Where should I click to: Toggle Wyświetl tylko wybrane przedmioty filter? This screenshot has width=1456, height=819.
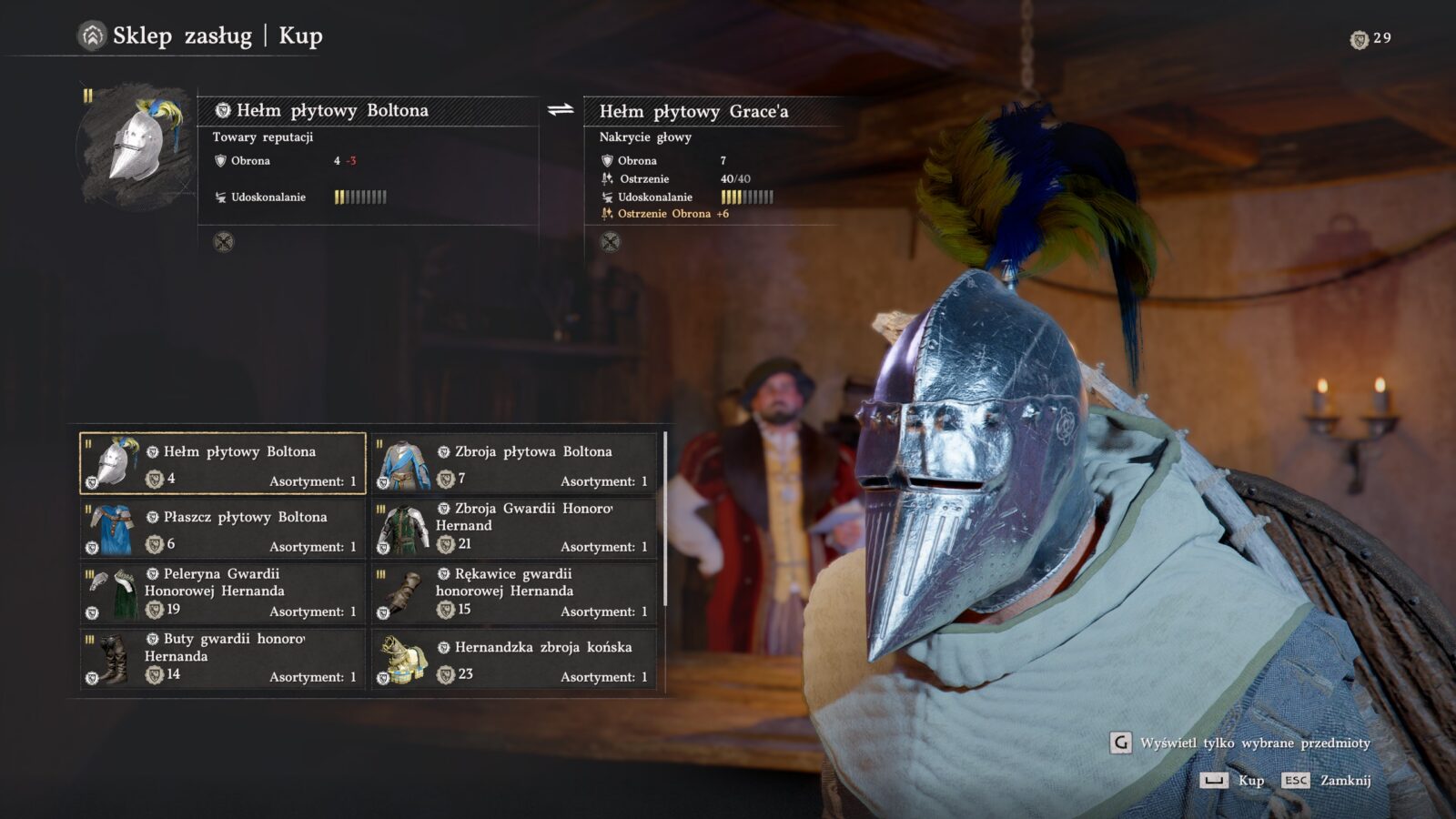pyautogui.click(x=1241, y=743)
